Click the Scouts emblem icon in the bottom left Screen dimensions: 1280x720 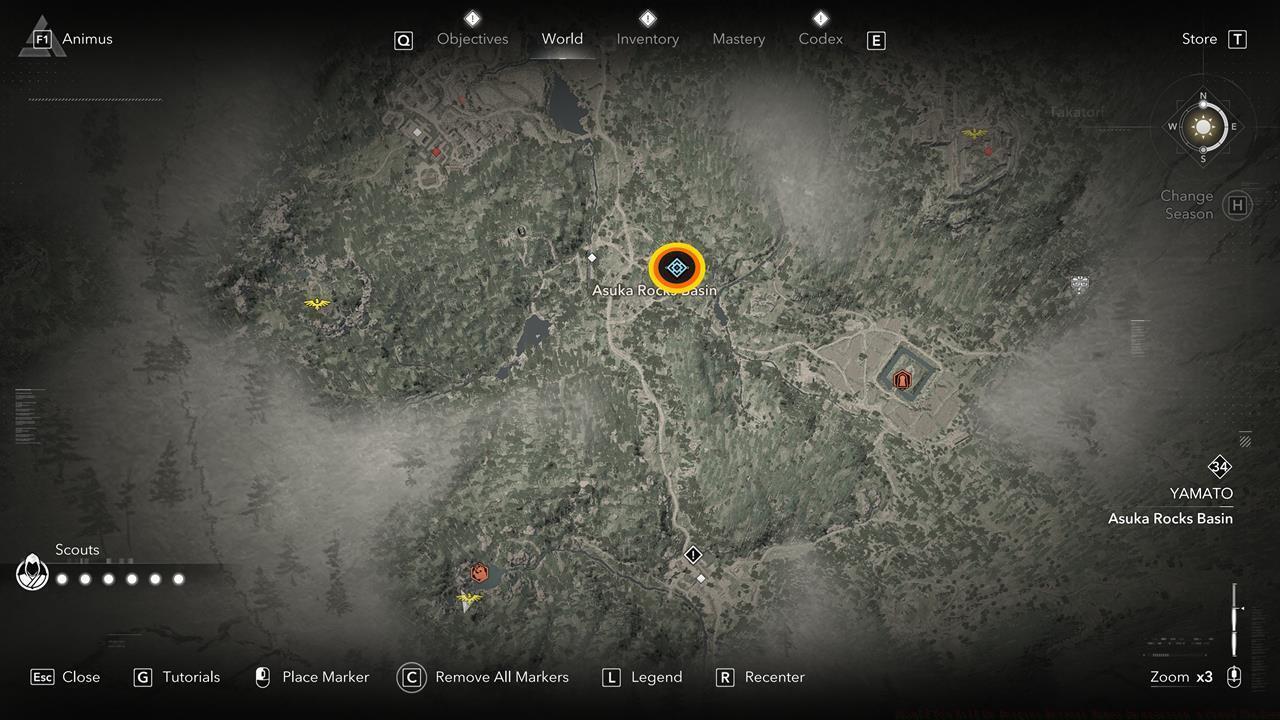32,573
